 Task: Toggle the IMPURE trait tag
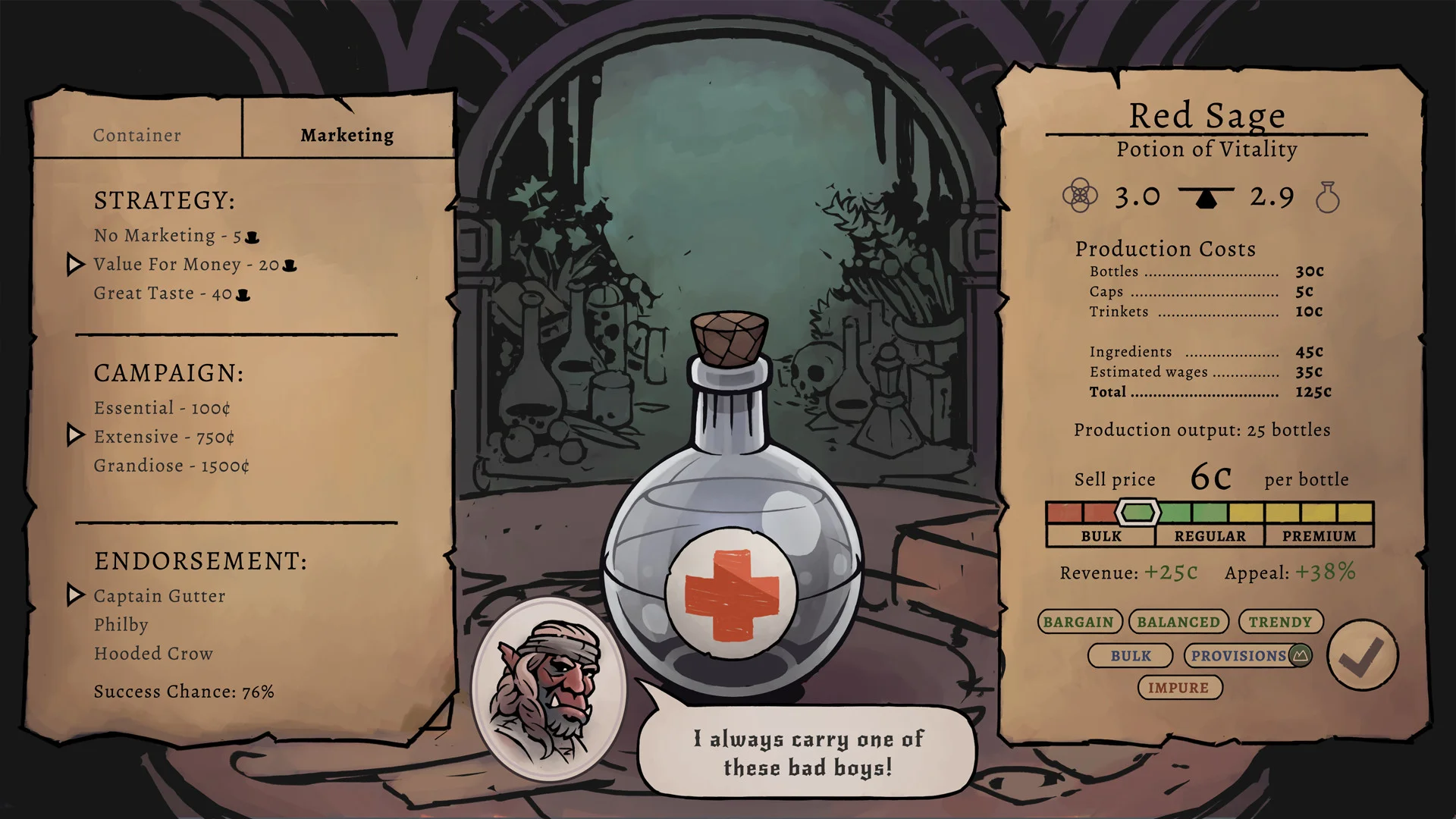coord(1180,688)
